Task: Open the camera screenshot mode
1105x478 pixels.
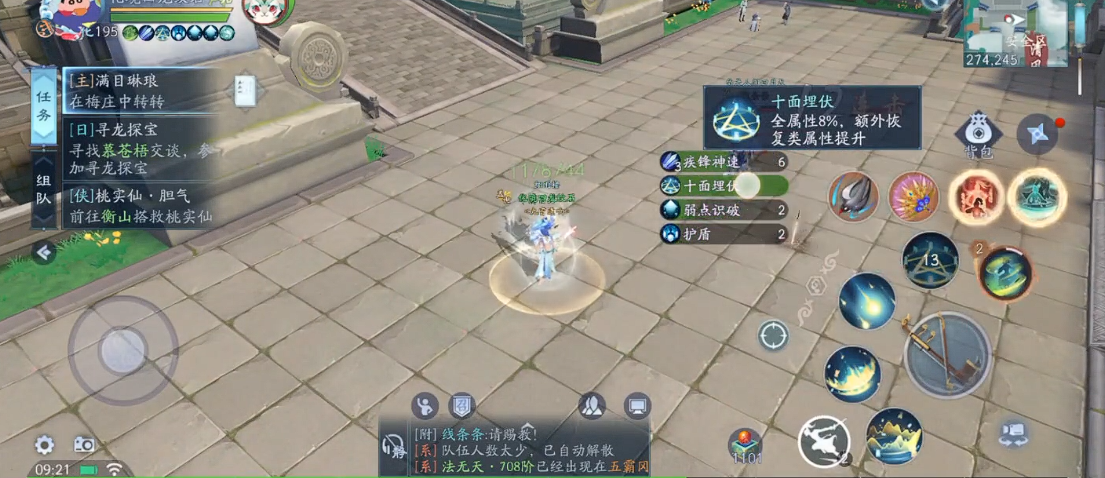Action: click(x=84, y=445)
